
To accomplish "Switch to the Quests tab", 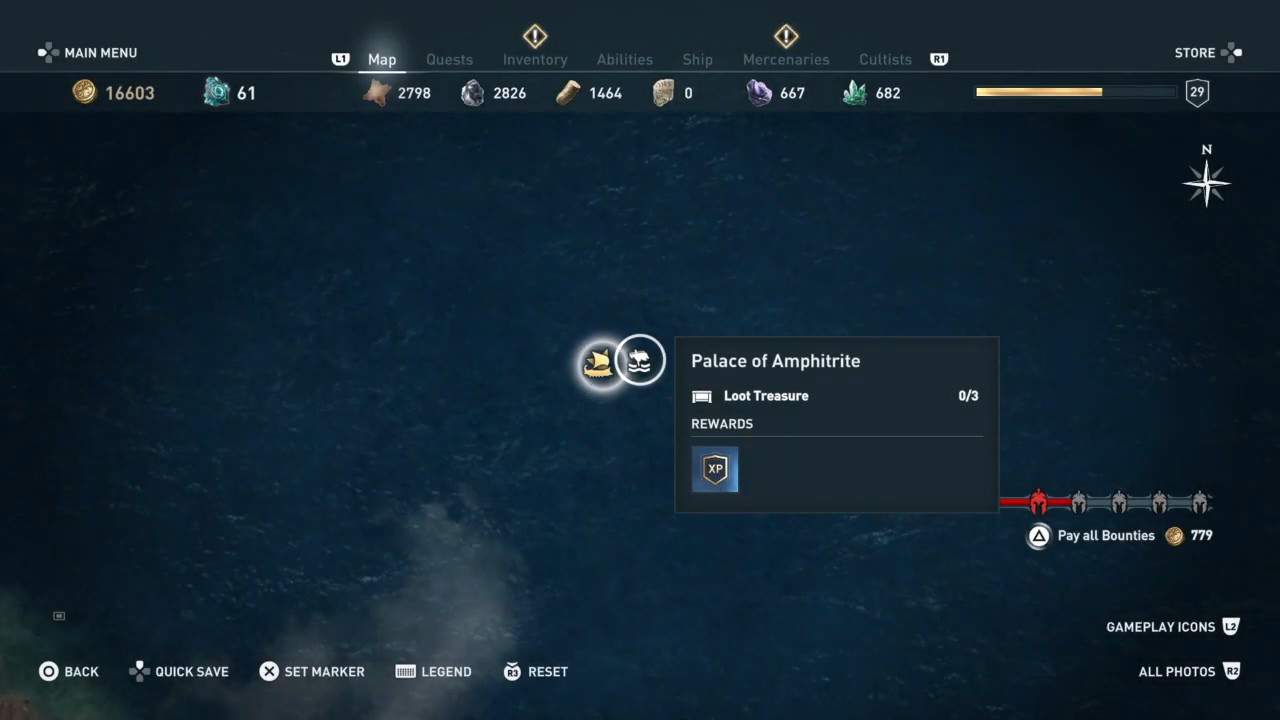I will (449, 60).
